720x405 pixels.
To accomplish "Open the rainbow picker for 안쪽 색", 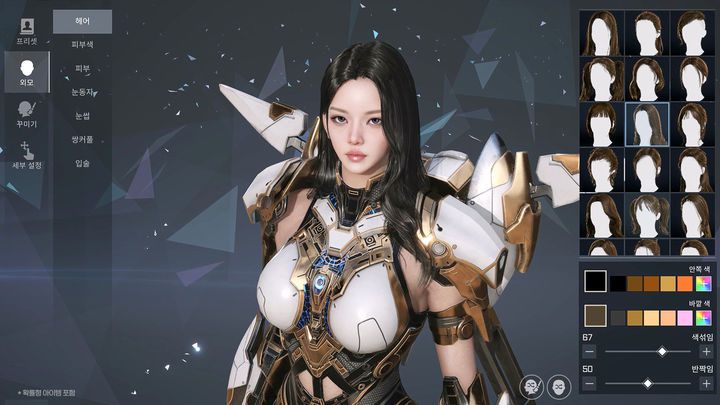I will (x=704, y=284).
